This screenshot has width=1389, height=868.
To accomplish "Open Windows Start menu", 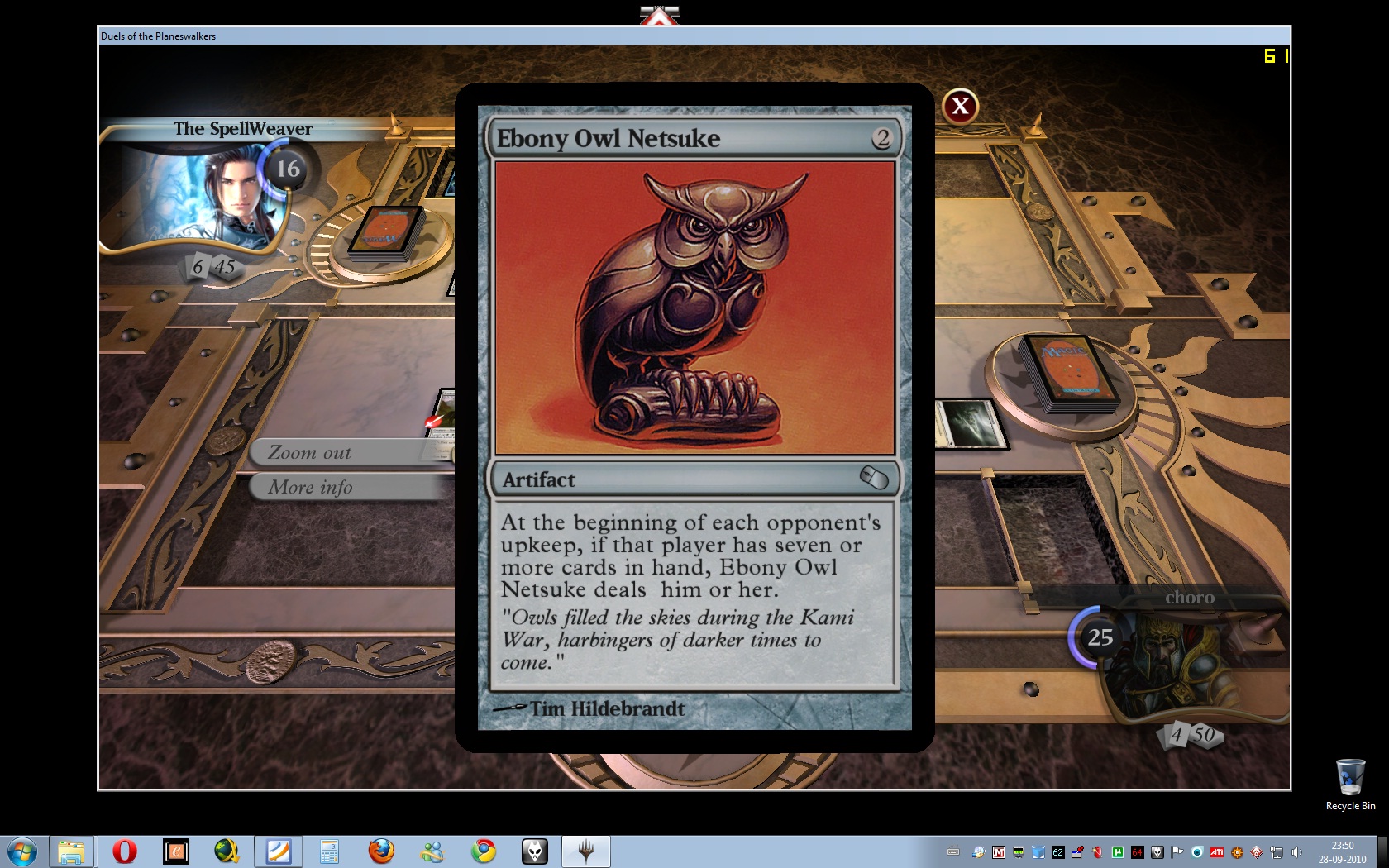I will 22,851.
